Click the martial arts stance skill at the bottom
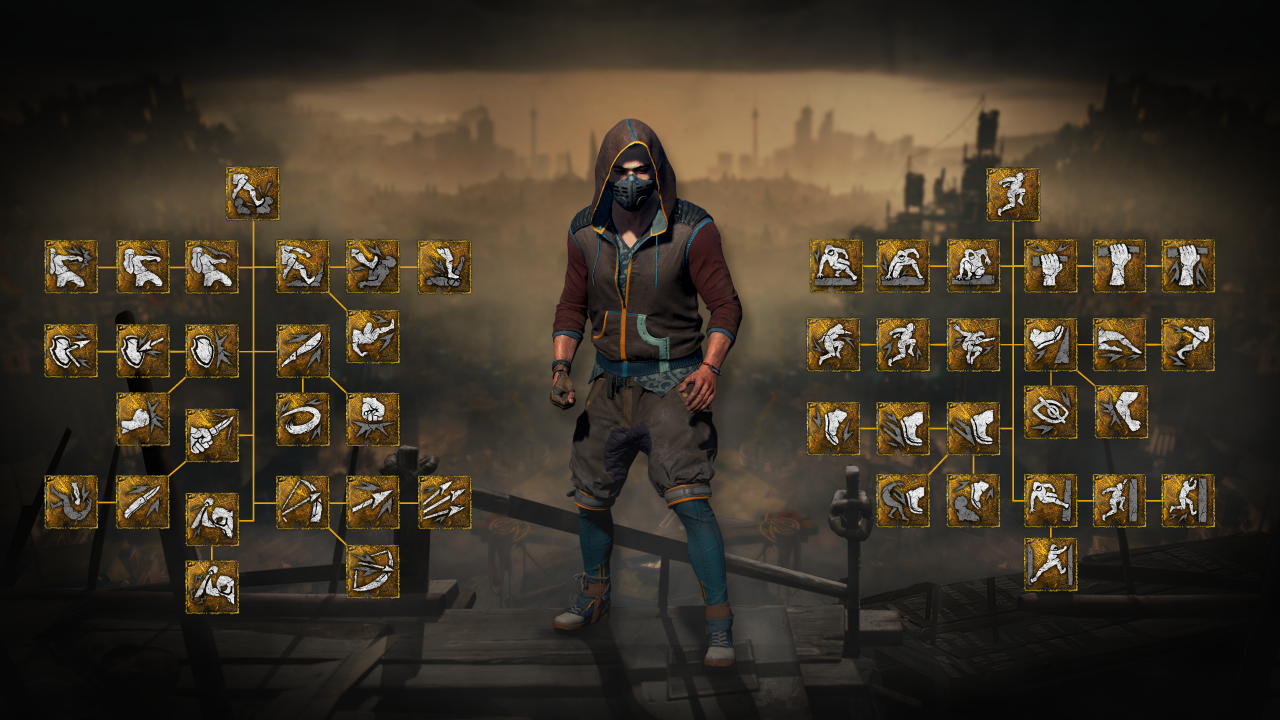Viewport: 1280px width, 720px height. [1050, 563]
